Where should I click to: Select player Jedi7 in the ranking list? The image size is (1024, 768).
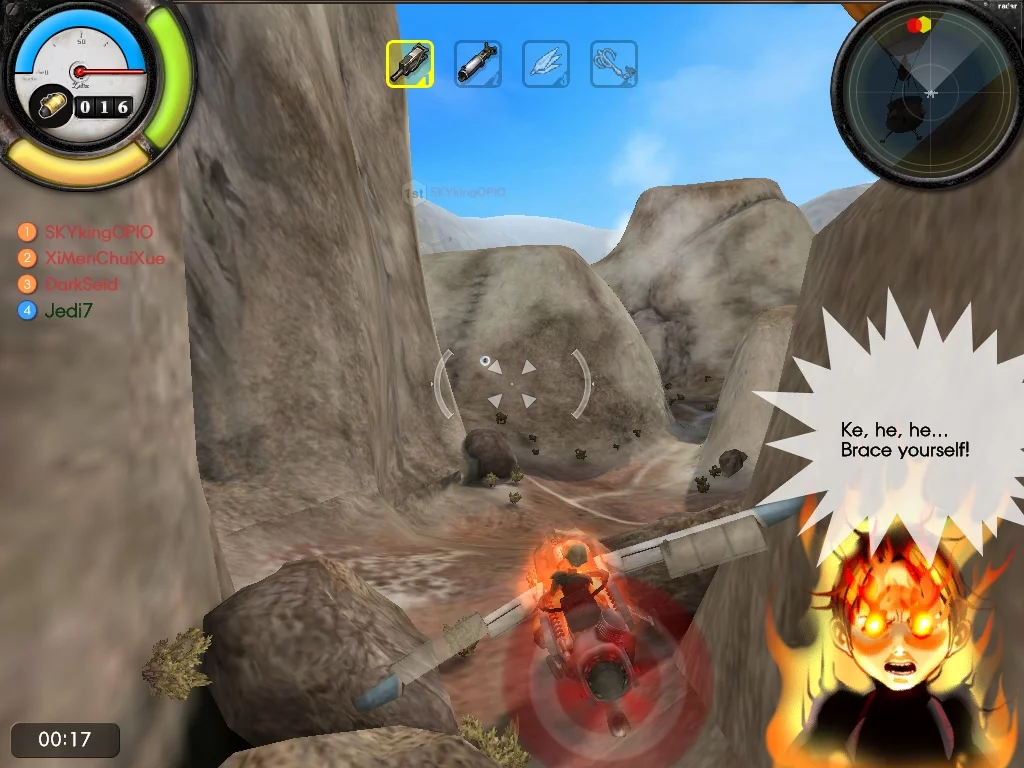coord(68,310)
